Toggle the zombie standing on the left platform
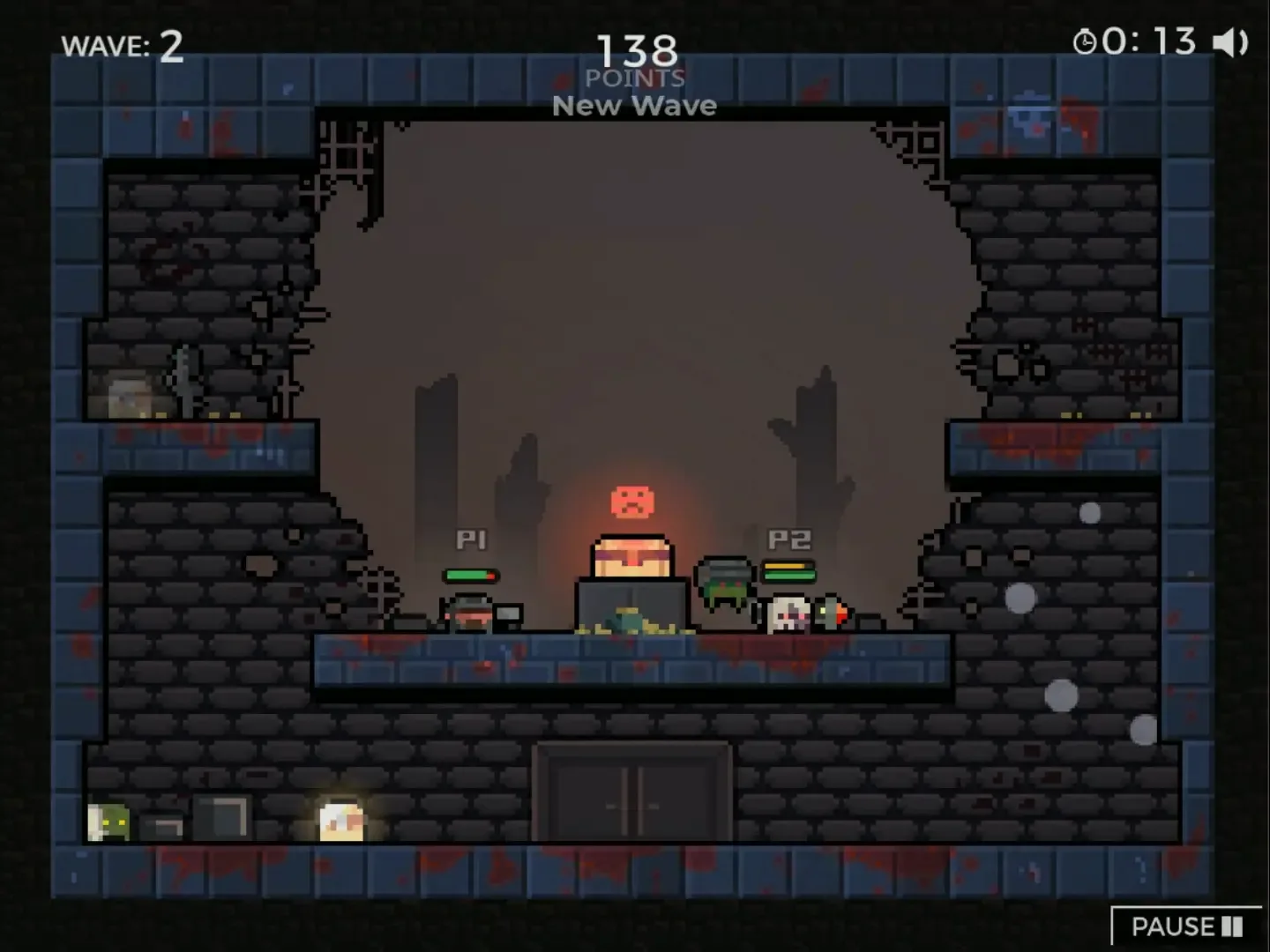Viewport: 1270px width, 952px height. point(183,379)
